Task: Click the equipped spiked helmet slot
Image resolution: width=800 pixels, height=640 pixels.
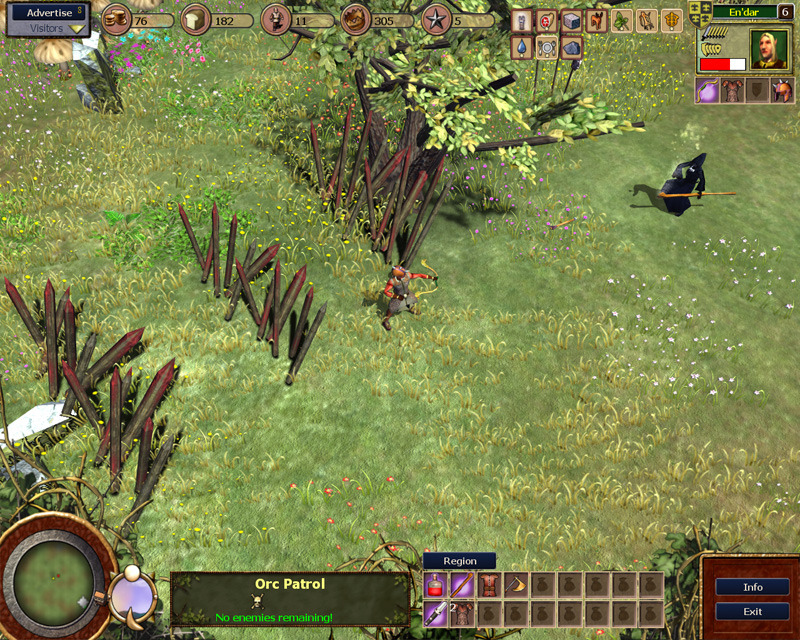Action: pos(782,91)
